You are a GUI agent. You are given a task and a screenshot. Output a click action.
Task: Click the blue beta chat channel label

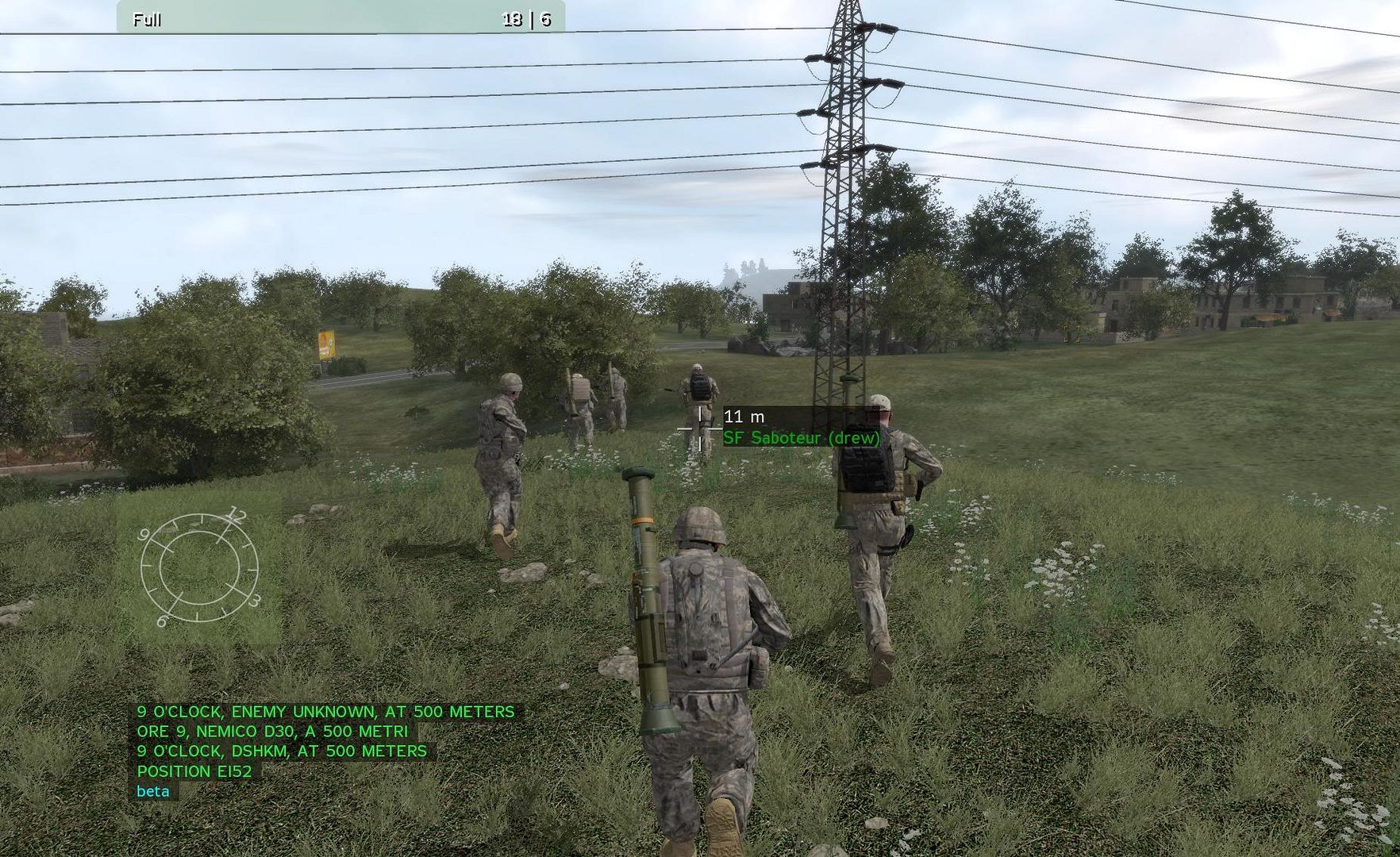[x=153, y=791]
